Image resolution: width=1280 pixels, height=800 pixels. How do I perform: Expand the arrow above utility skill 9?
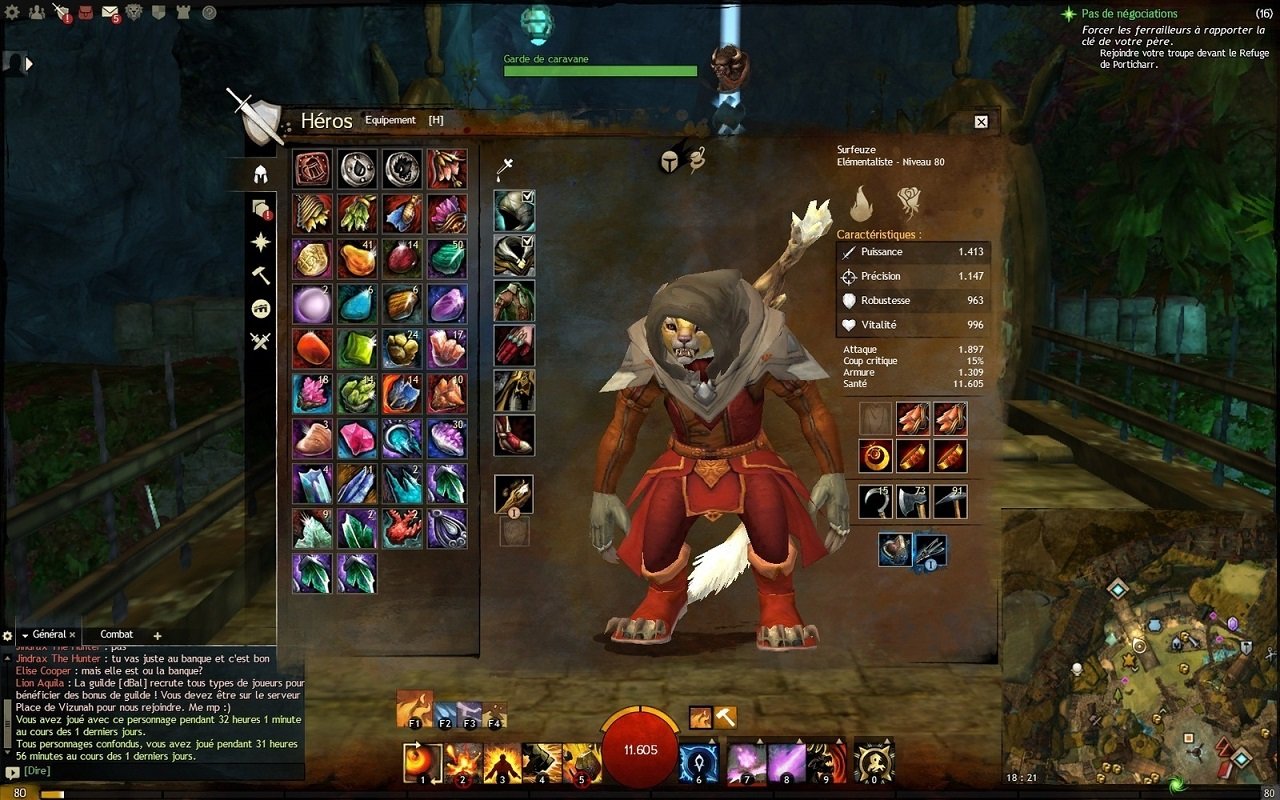(839, 741)
